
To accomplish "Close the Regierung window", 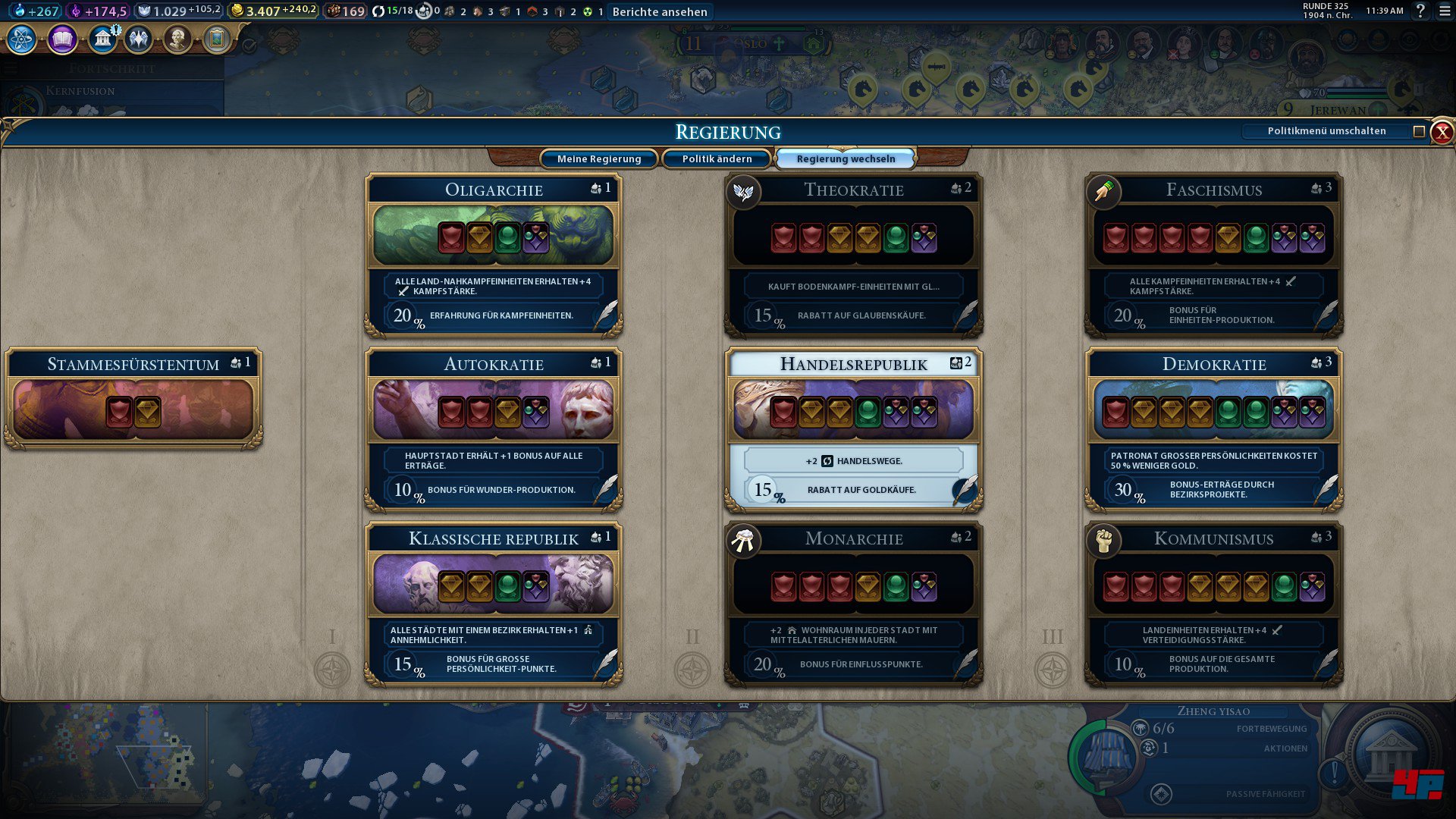I will point(1442,132).
